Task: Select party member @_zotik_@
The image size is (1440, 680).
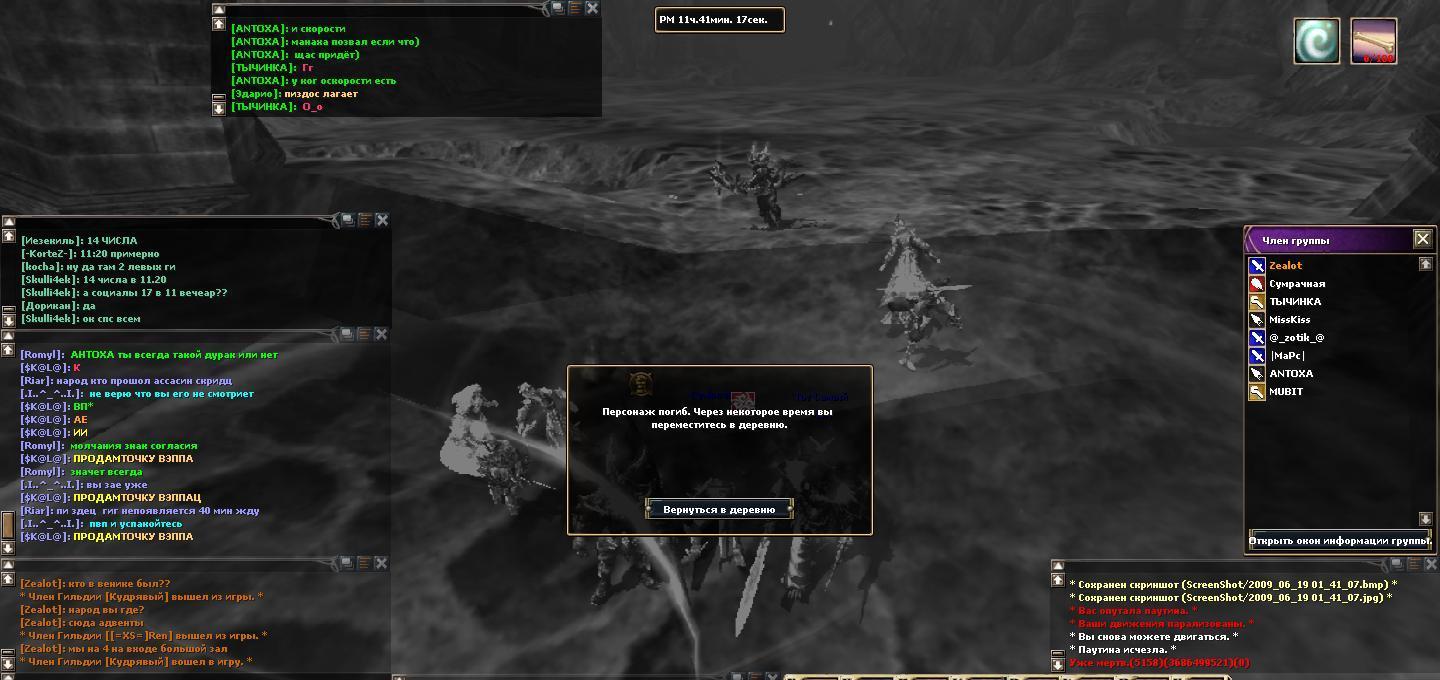Action: click(x=1296, y=338)
